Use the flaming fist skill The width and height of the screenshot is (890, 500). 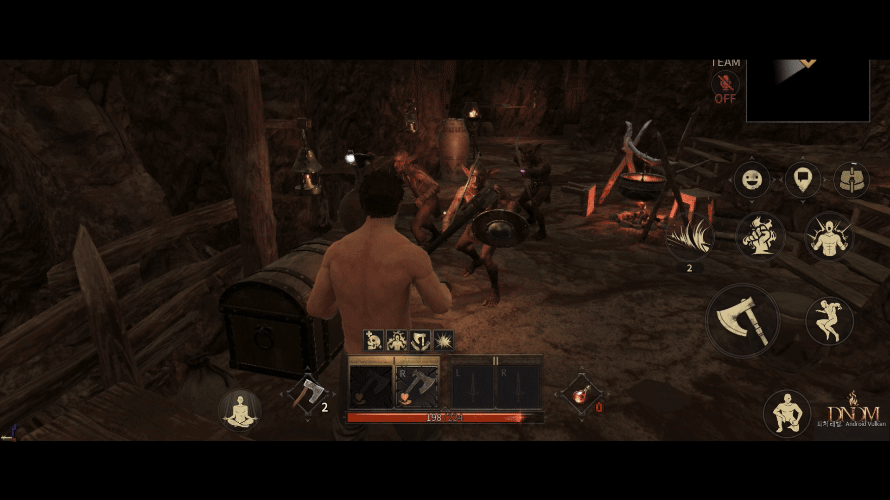pos(760,235)
